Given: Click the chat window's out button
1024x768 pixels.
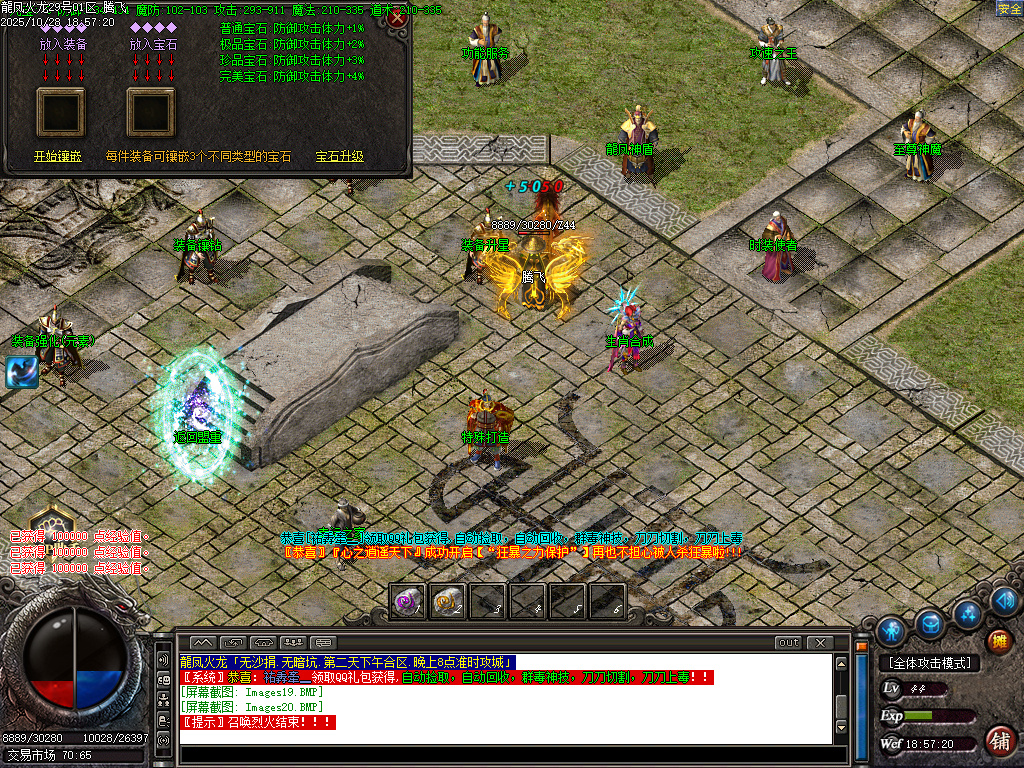Looking at the screenshot, I should coord(789,642).
